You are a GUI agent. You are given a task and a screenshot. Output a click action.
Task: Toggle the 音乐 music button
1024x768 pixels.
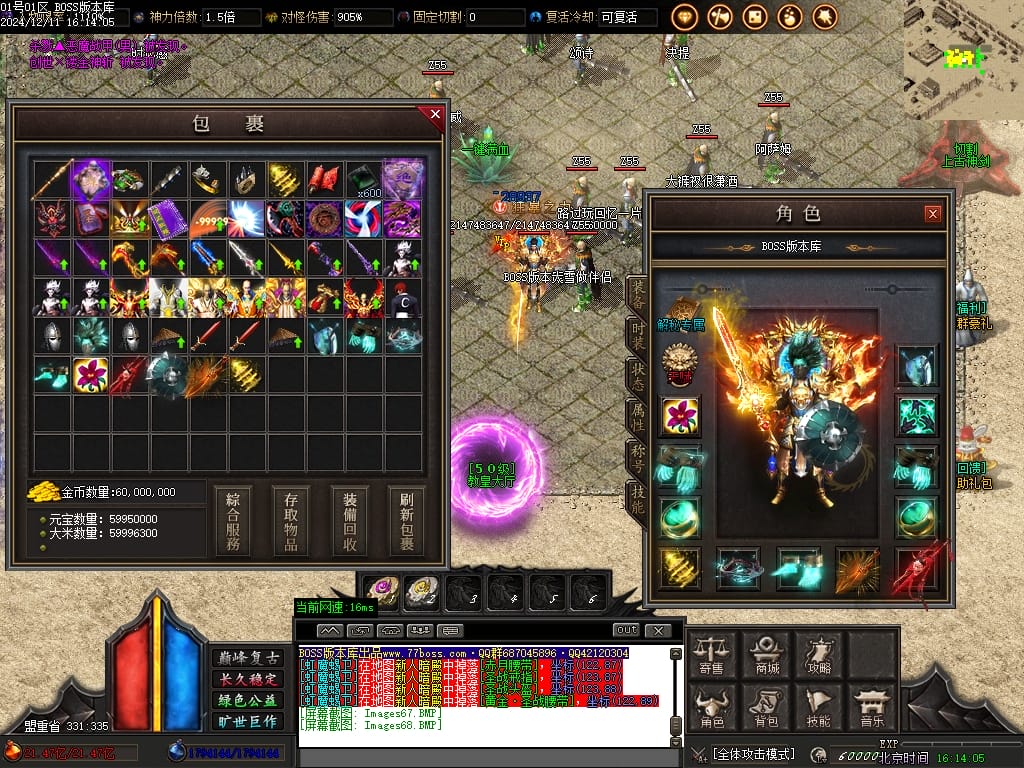coord(872,706)
